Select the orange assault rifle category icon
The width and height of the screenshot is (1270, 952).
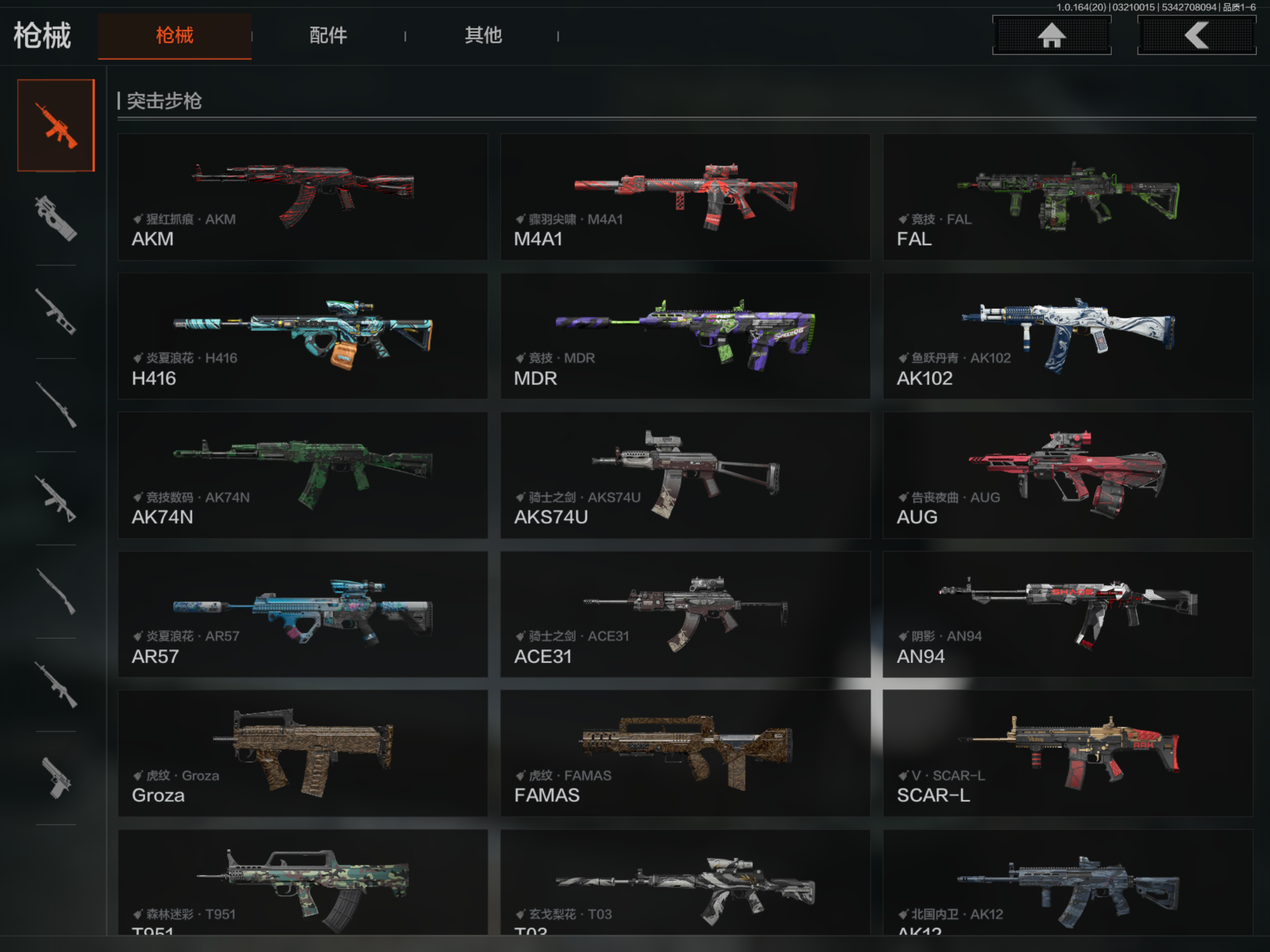coord(56,125)
